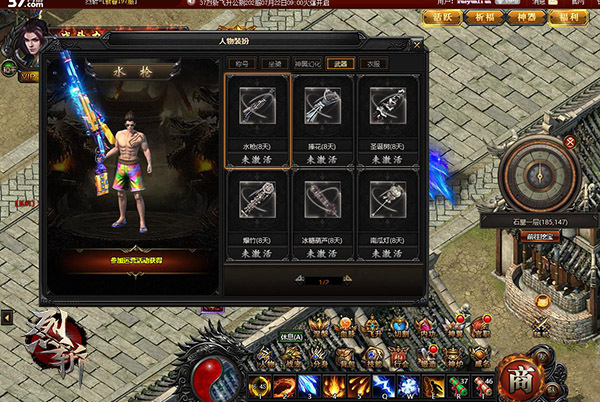This screenshot has width=600, height=402.
Task: Activate the lightning bolt skill on hotbar
Action: coord(382,386)
